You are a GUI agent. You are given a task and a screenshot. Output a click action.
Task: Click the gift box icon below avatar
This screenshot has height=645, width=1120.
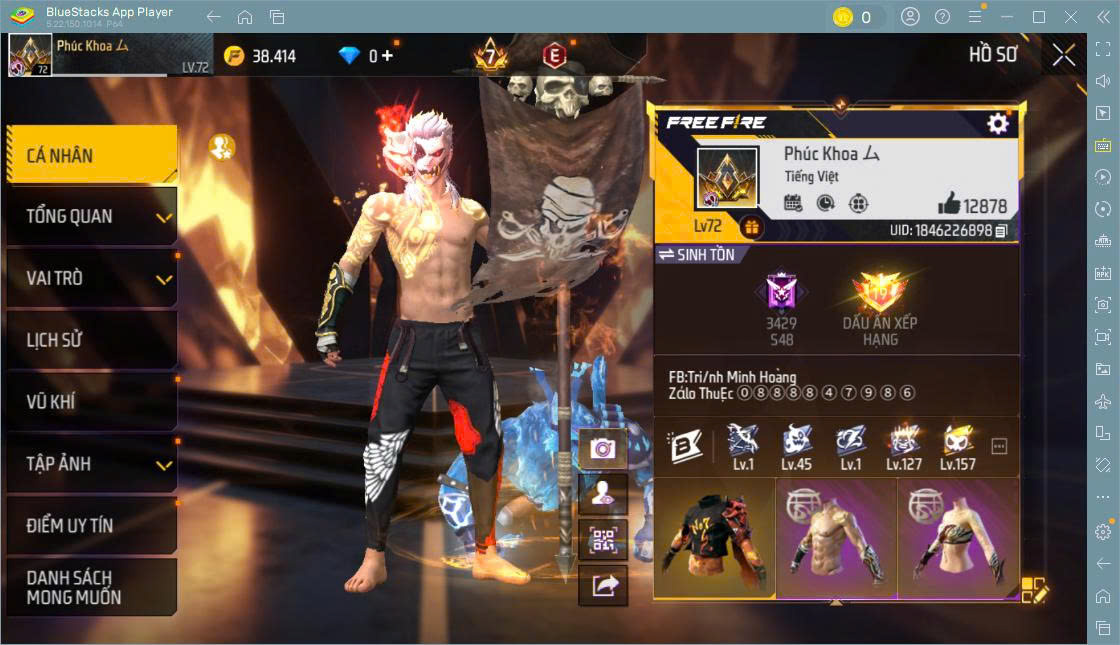[x=751, y=228]
